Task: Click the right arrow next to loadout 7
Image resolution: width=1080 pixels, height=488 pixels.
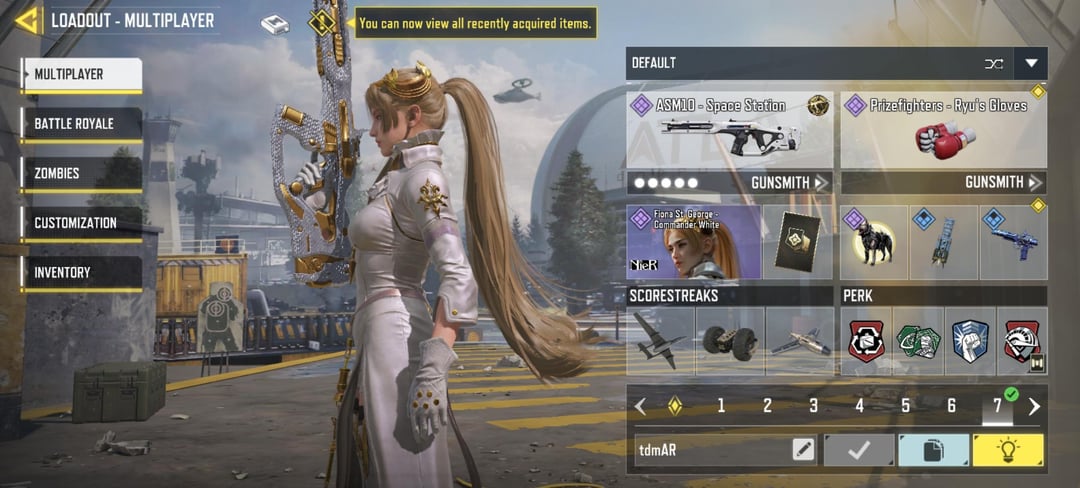Action: point(1034,406)
